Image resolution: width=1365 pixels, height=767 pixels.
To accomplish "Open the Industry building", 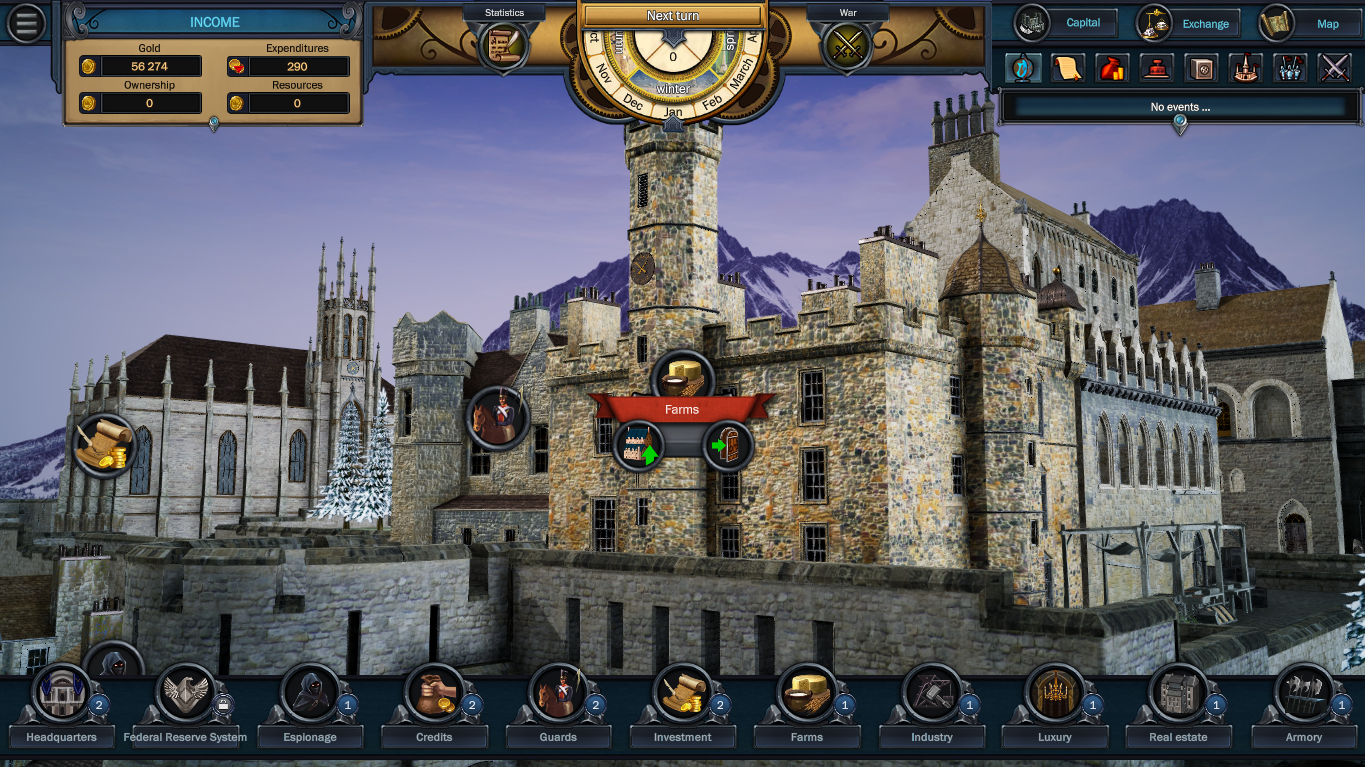I will click(x=931, y=693).
